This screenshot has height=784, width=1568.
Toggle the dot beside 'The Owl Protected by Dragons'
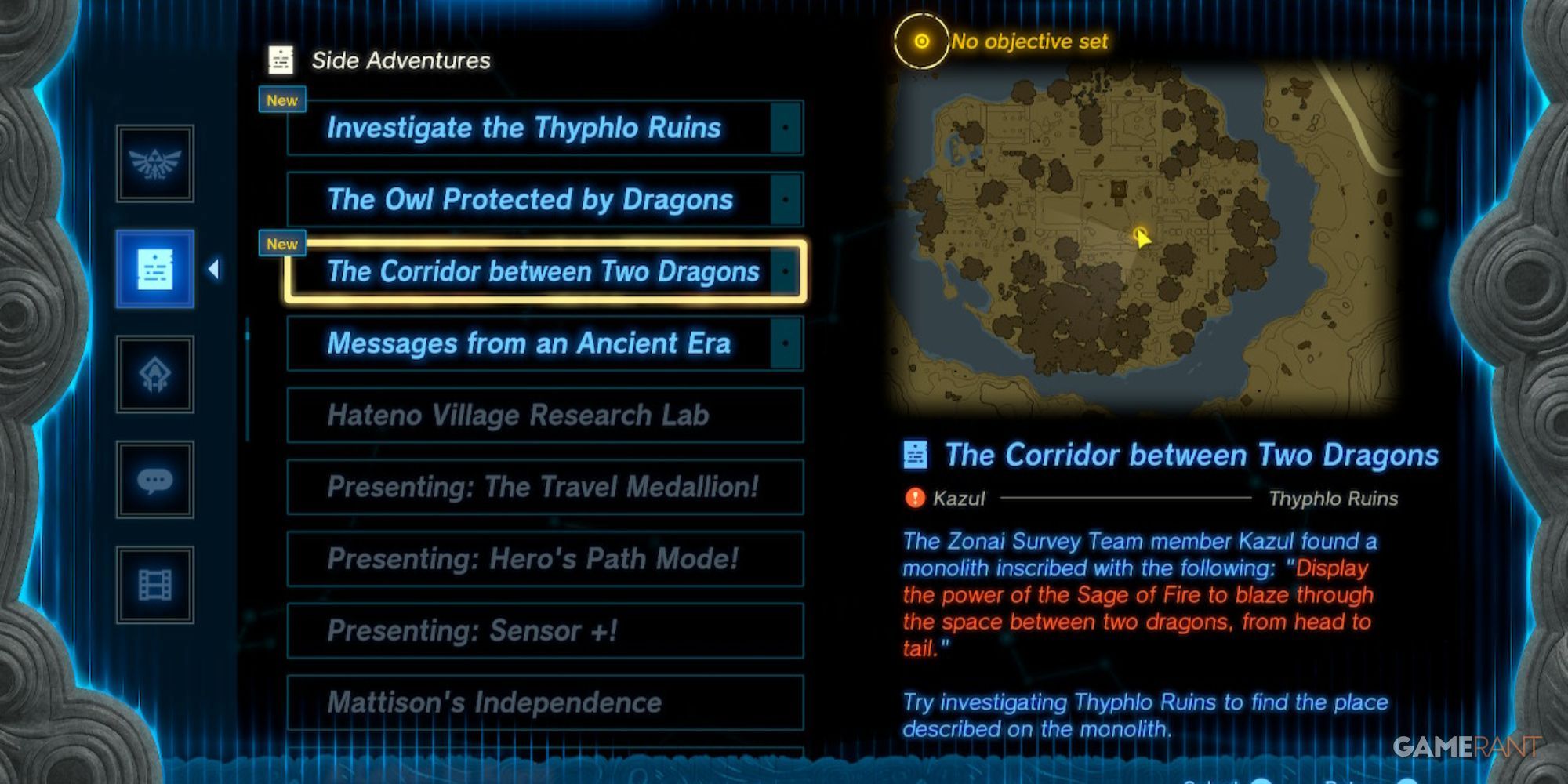[786, 200]
